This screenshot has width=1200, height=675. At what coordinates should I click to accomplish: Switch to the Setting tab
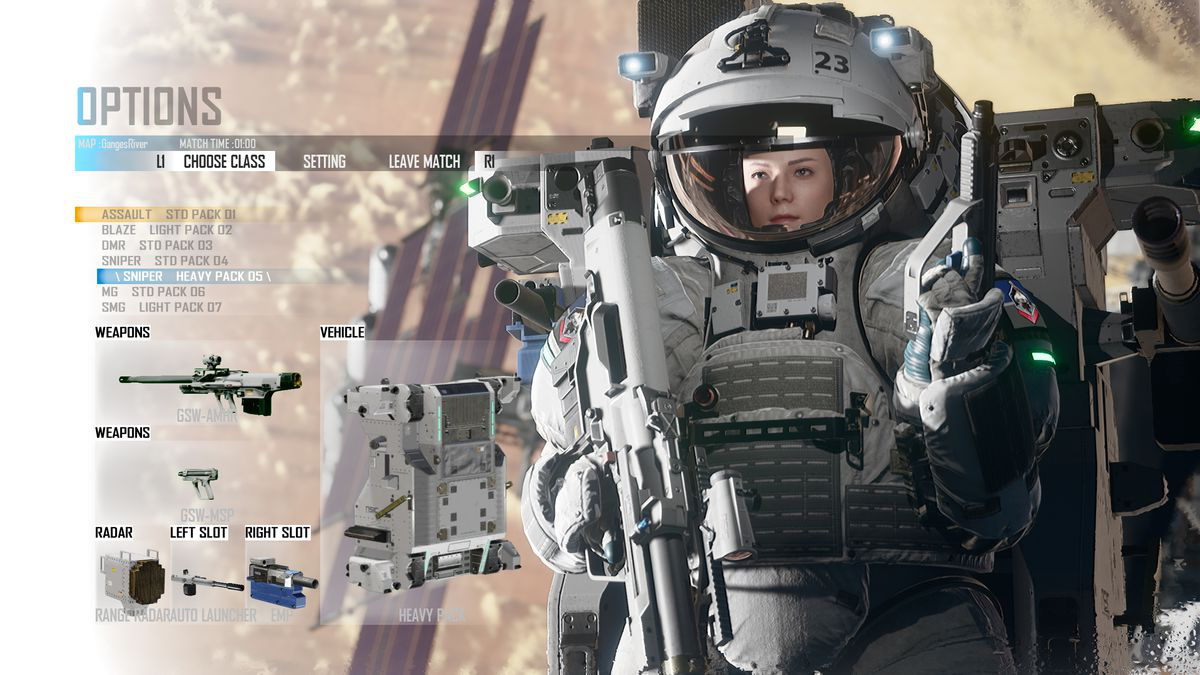pos(324,161)
